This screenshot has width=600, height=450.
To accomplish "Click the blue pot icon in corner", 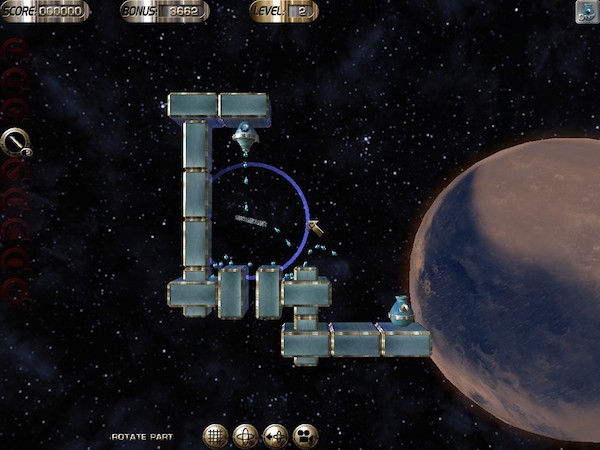I will point(587,11).
